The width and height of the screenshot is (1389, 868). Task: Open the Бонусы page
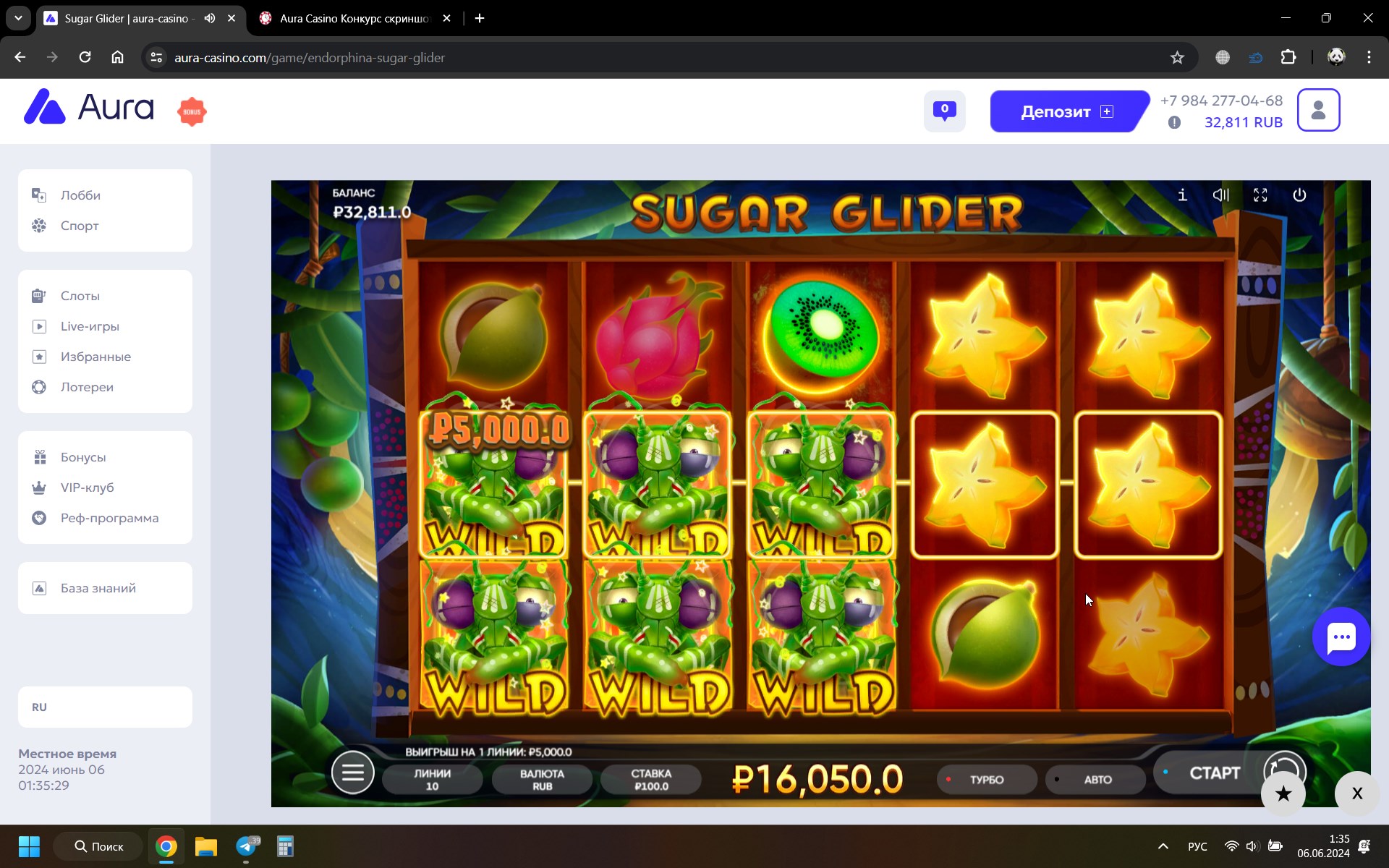coord(82,457)
